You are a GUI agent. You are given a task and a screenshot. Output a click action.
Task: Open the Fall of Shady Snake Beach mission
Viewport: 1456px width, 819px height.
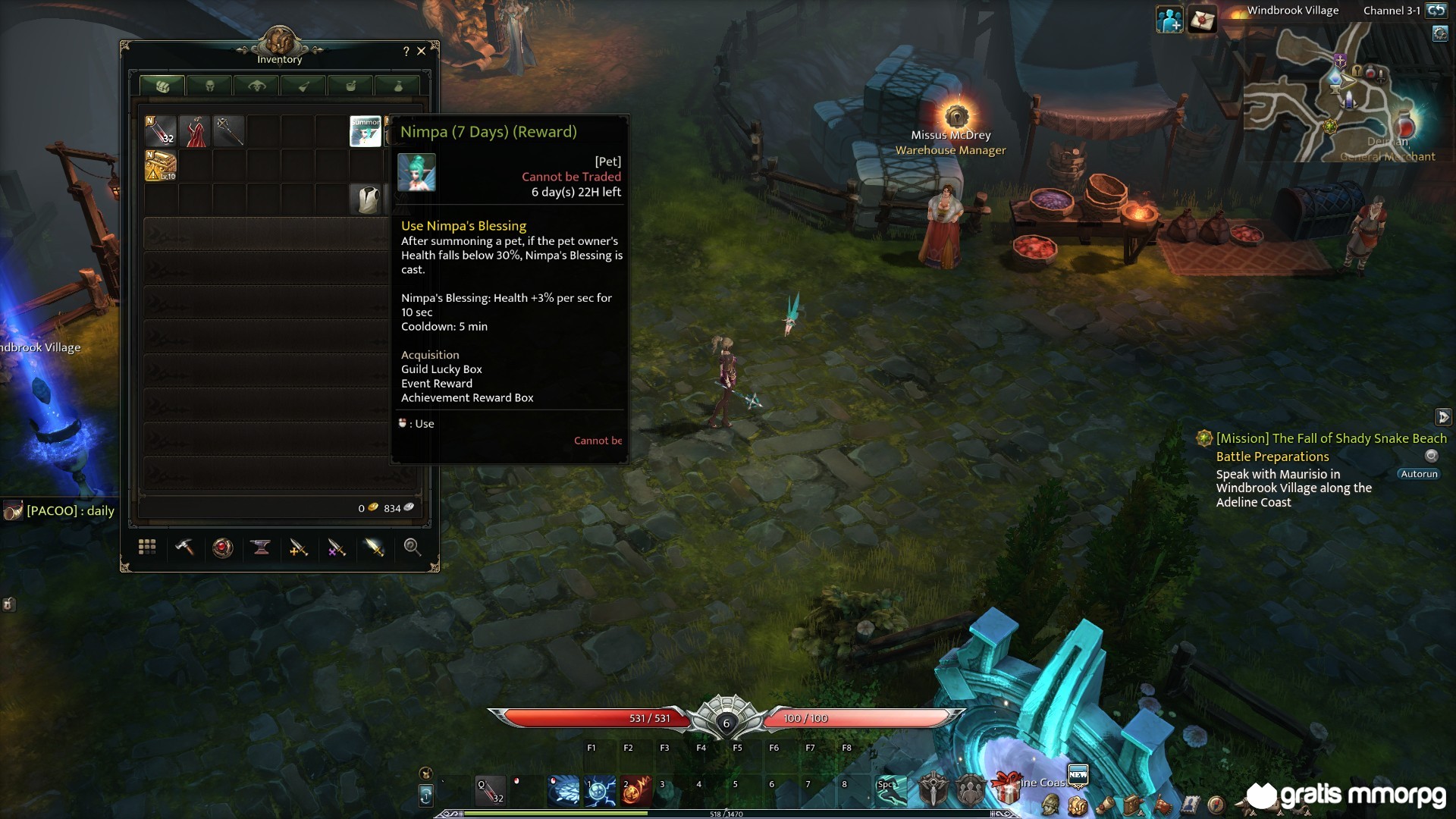[1331, 438]
